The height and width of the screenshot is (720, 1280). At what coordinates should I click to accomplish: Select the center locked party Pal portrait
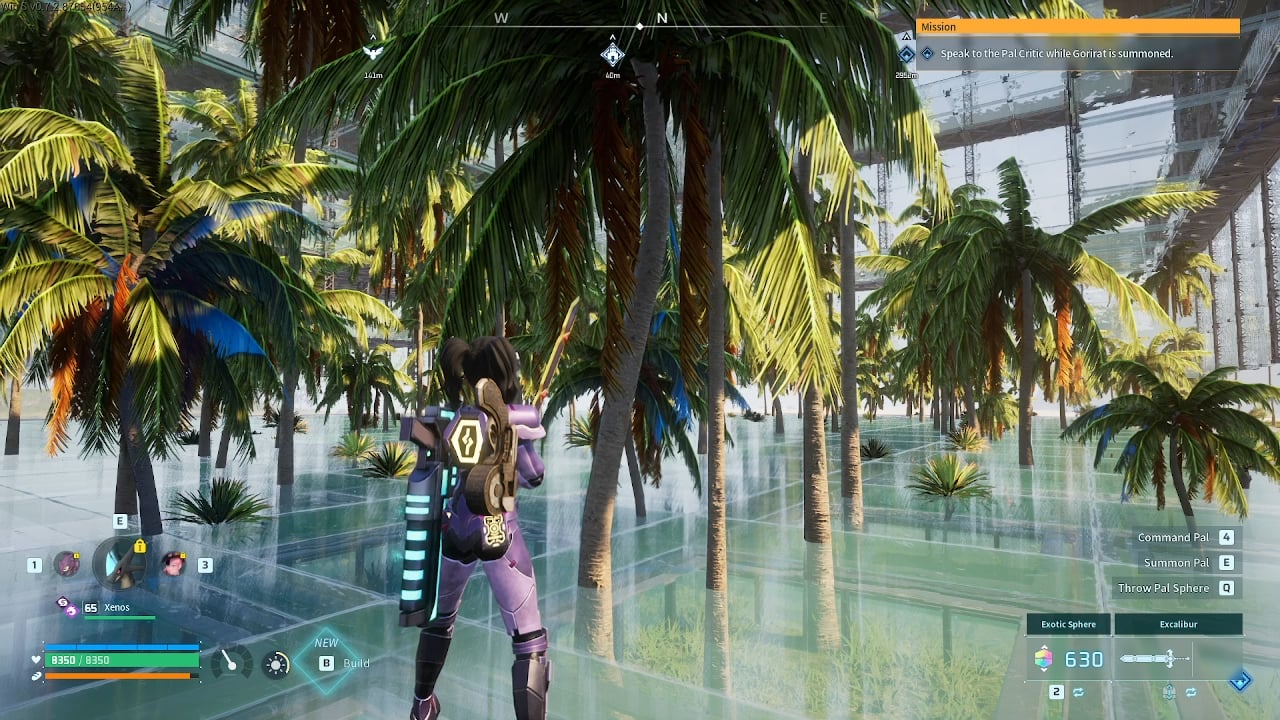click(121, 564)
